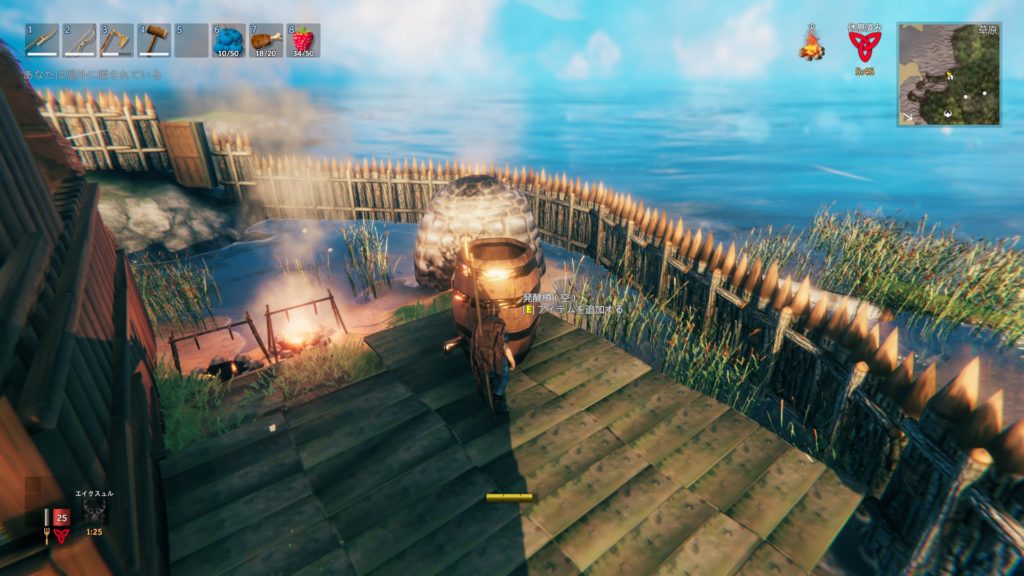The image size is (1024, 576).
Task: Click the red Rested status icon
Action: pyautogui.click(x=863, y=45)
